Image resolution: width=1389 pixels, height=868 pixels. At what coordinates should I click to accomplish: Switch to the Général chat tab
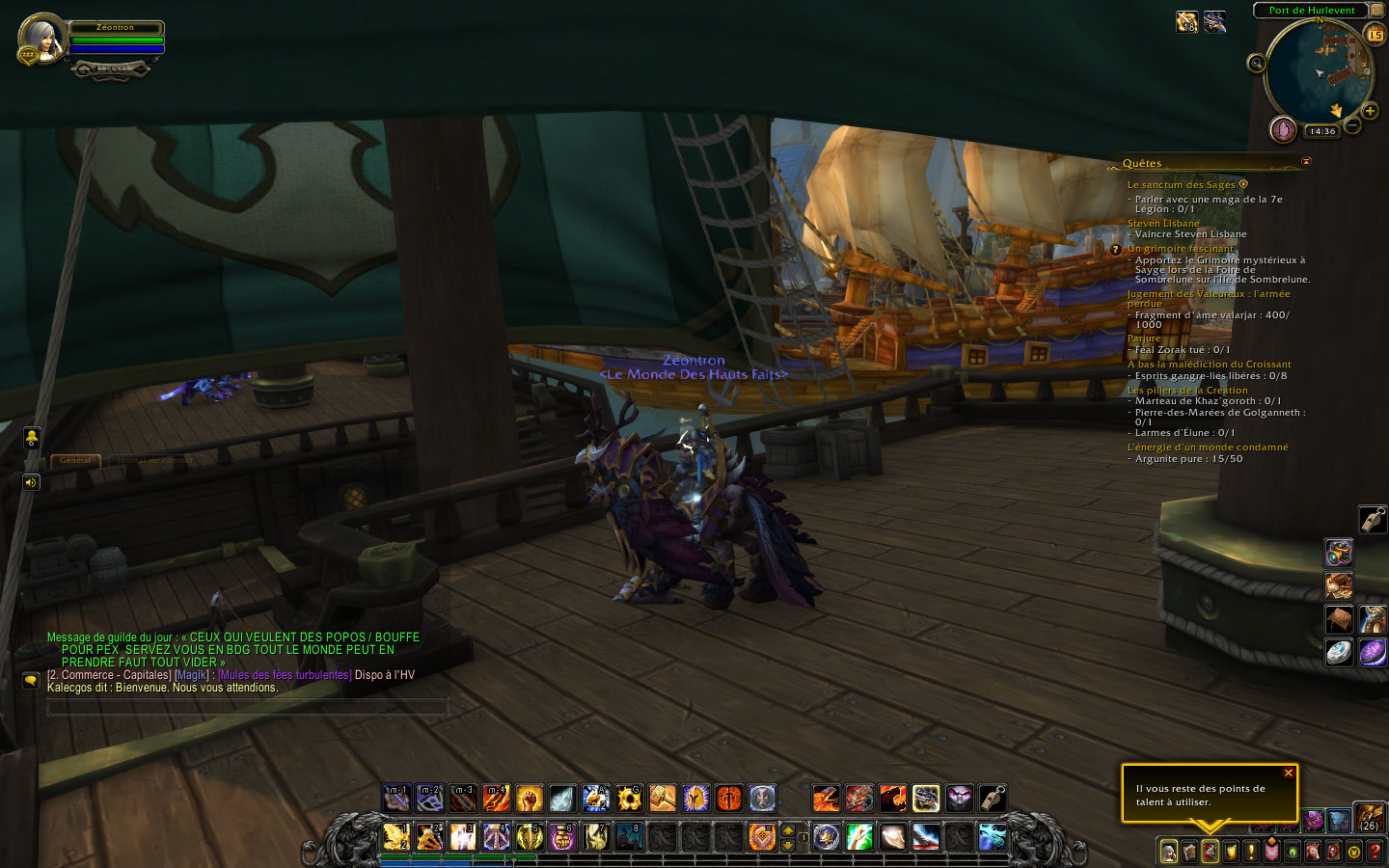pyautogui.click(x=75, y=460)
